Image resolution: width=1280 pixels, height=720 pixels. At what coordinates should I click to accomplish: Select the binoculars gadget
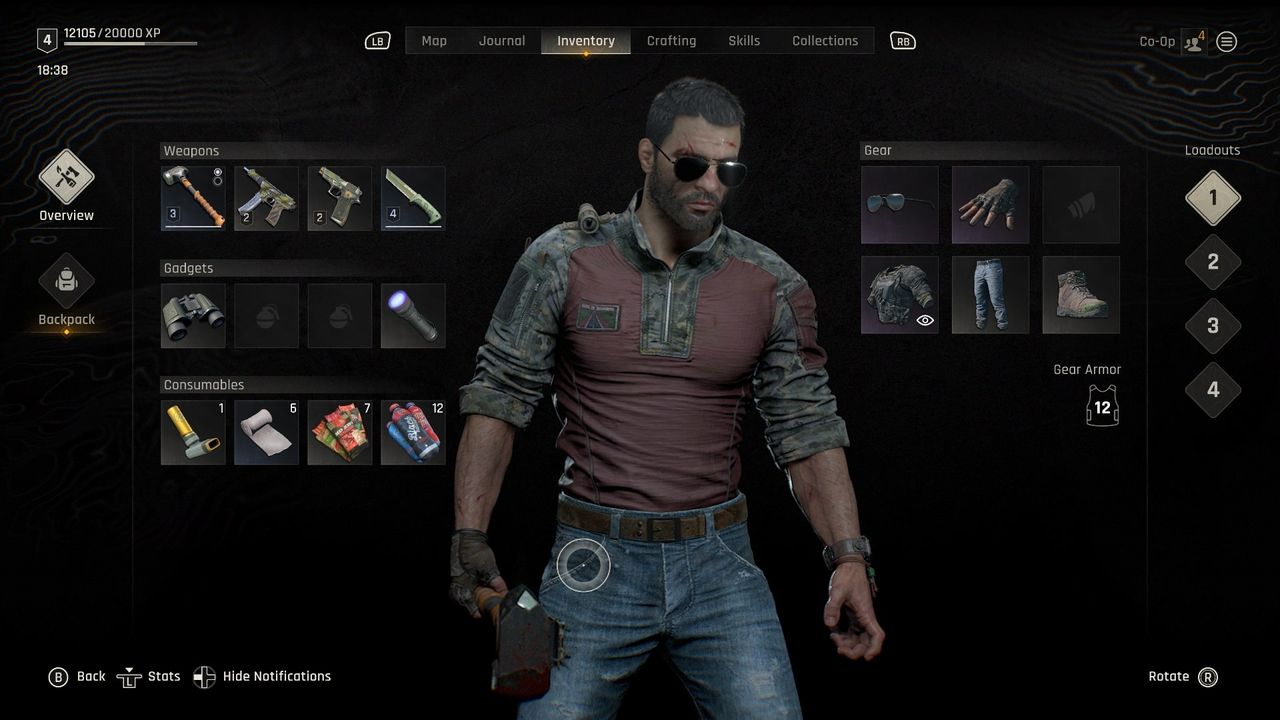coord(192,314)
